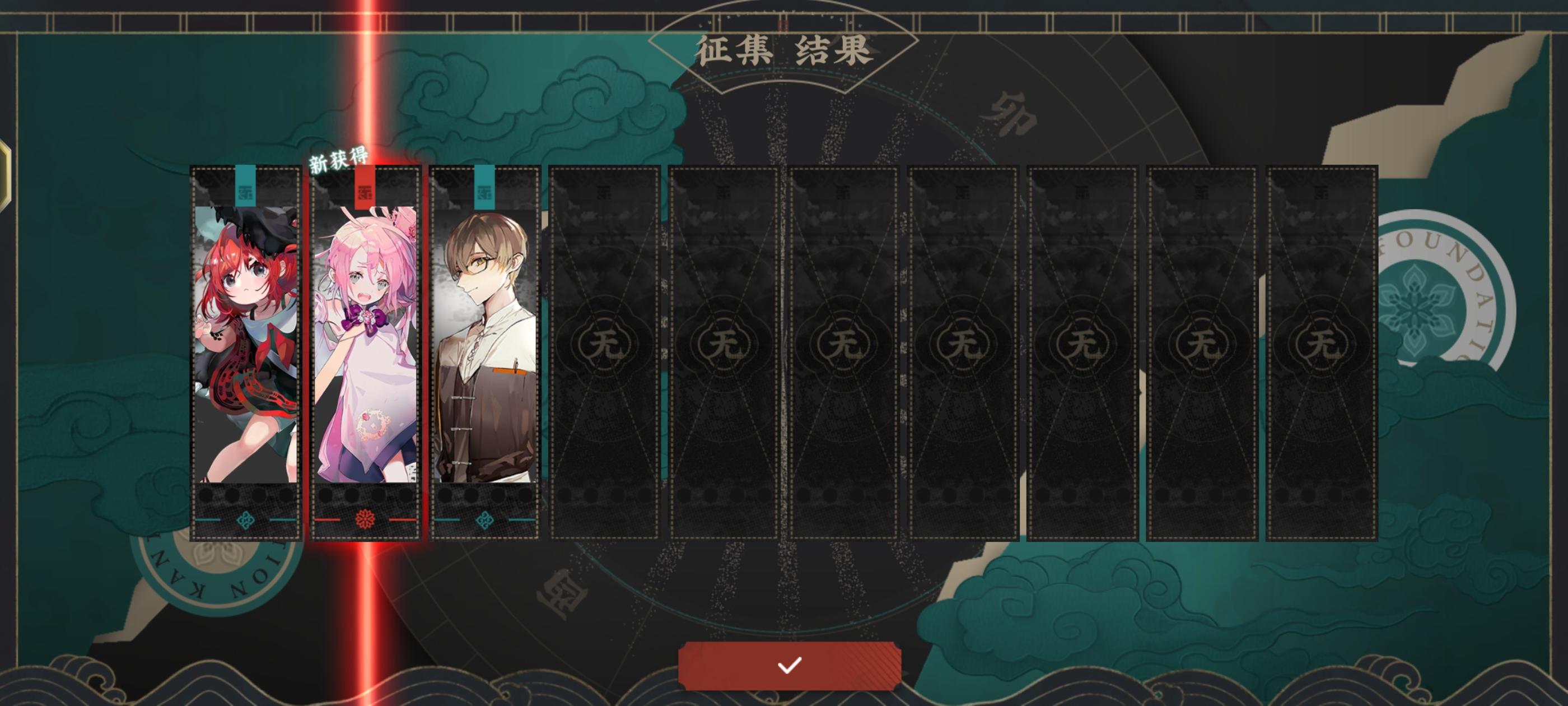Select the newly obtained pink-haired character card
The image size is (1568, 706).
coord(366,341)
